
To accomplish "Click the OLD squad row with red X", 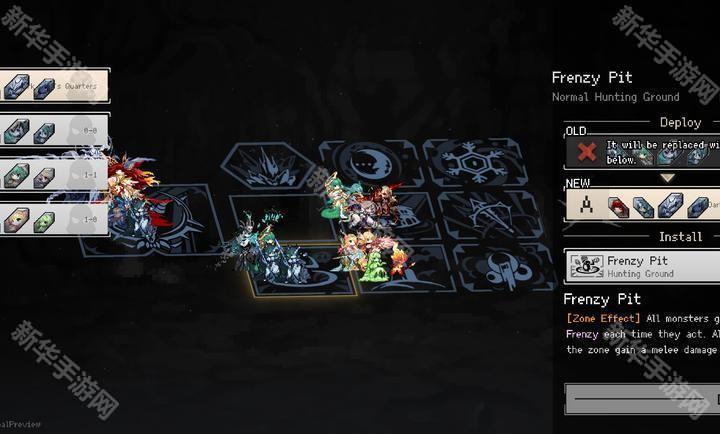I will pyautogui.click(x=642, y=152).
